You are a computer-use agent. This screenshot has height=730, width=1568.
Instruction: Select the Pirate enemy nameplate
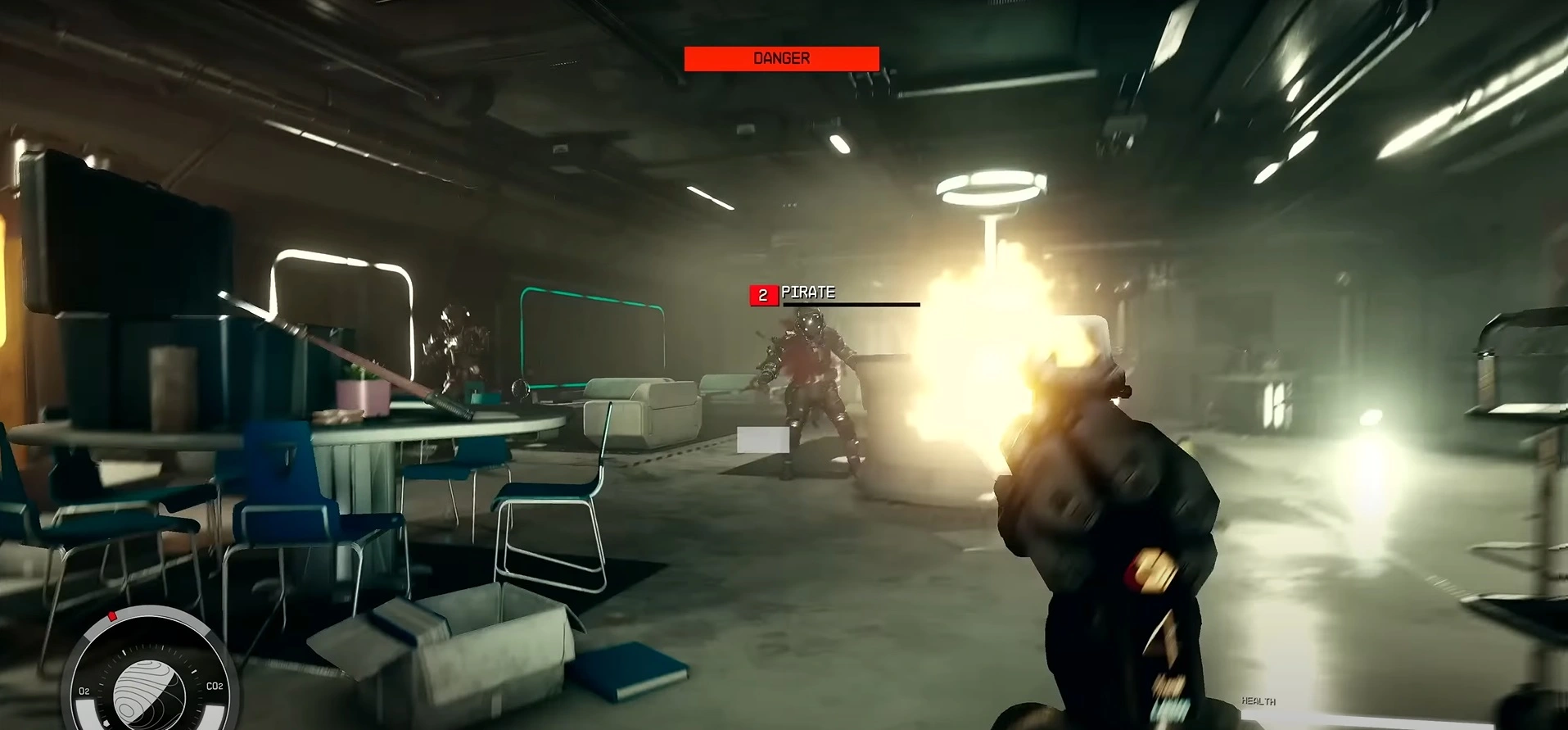coord(807,293)
